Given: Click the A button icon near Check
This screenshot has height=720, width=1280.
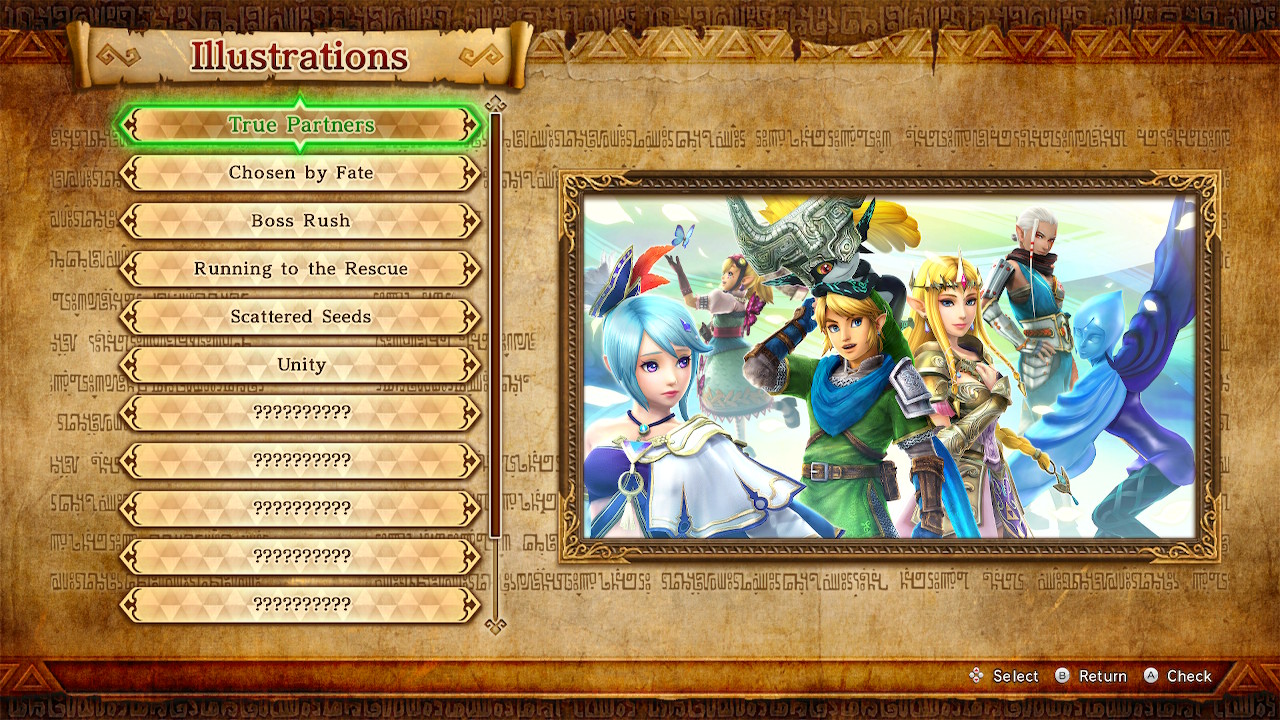Looking at the screenshot, I should [x=1149, y=676].
